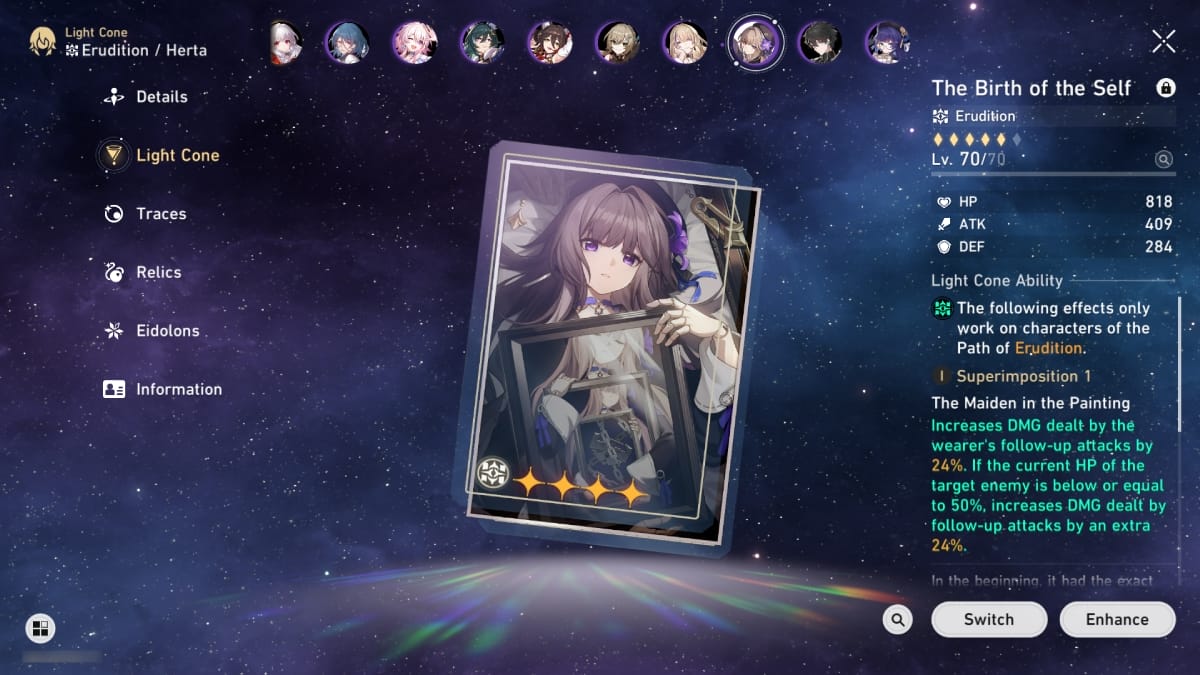Select the black-haired male character portrait
1200x675 pixels.
pos(820,42)
